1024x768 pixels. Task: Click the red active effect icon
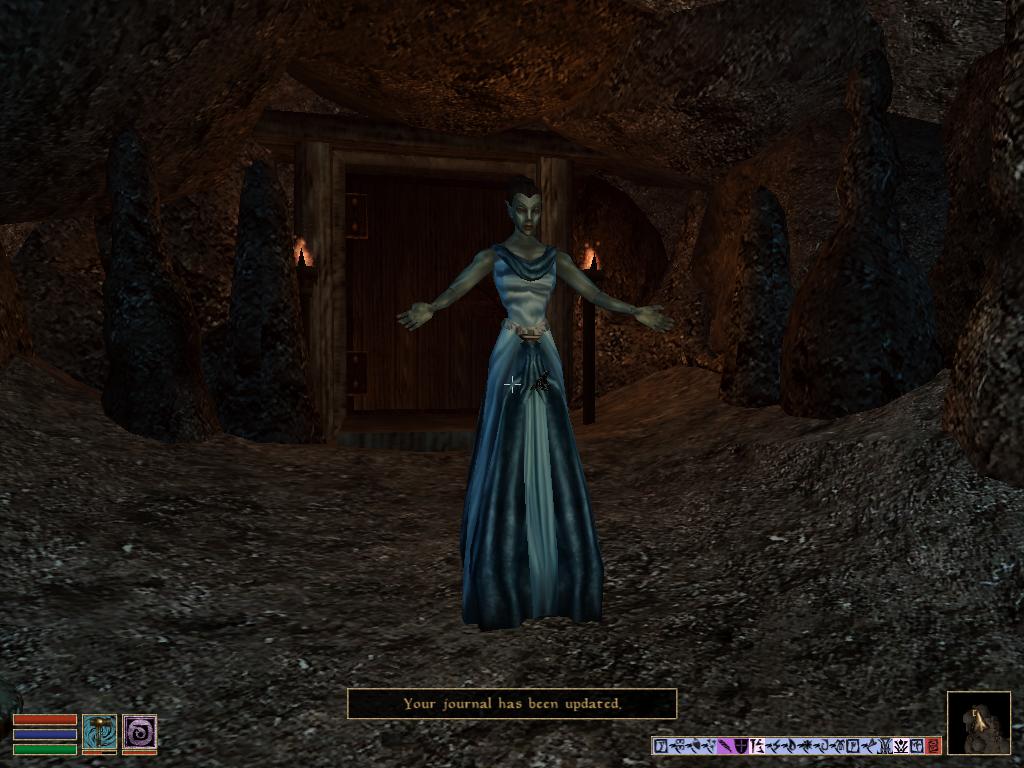point(933,746)
